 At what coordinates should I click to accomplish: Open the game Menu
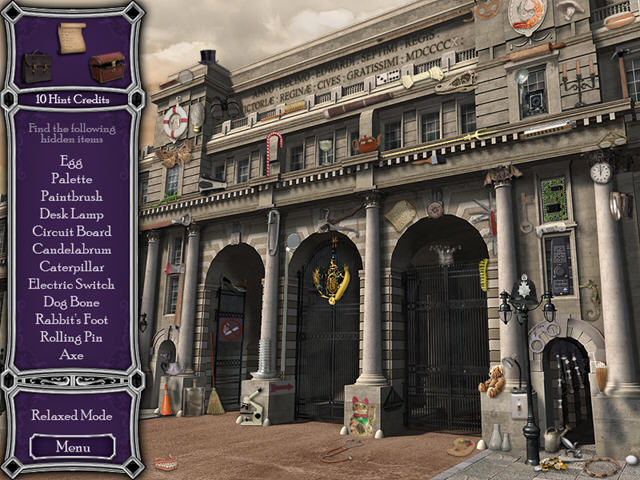(x=72, y=447)
